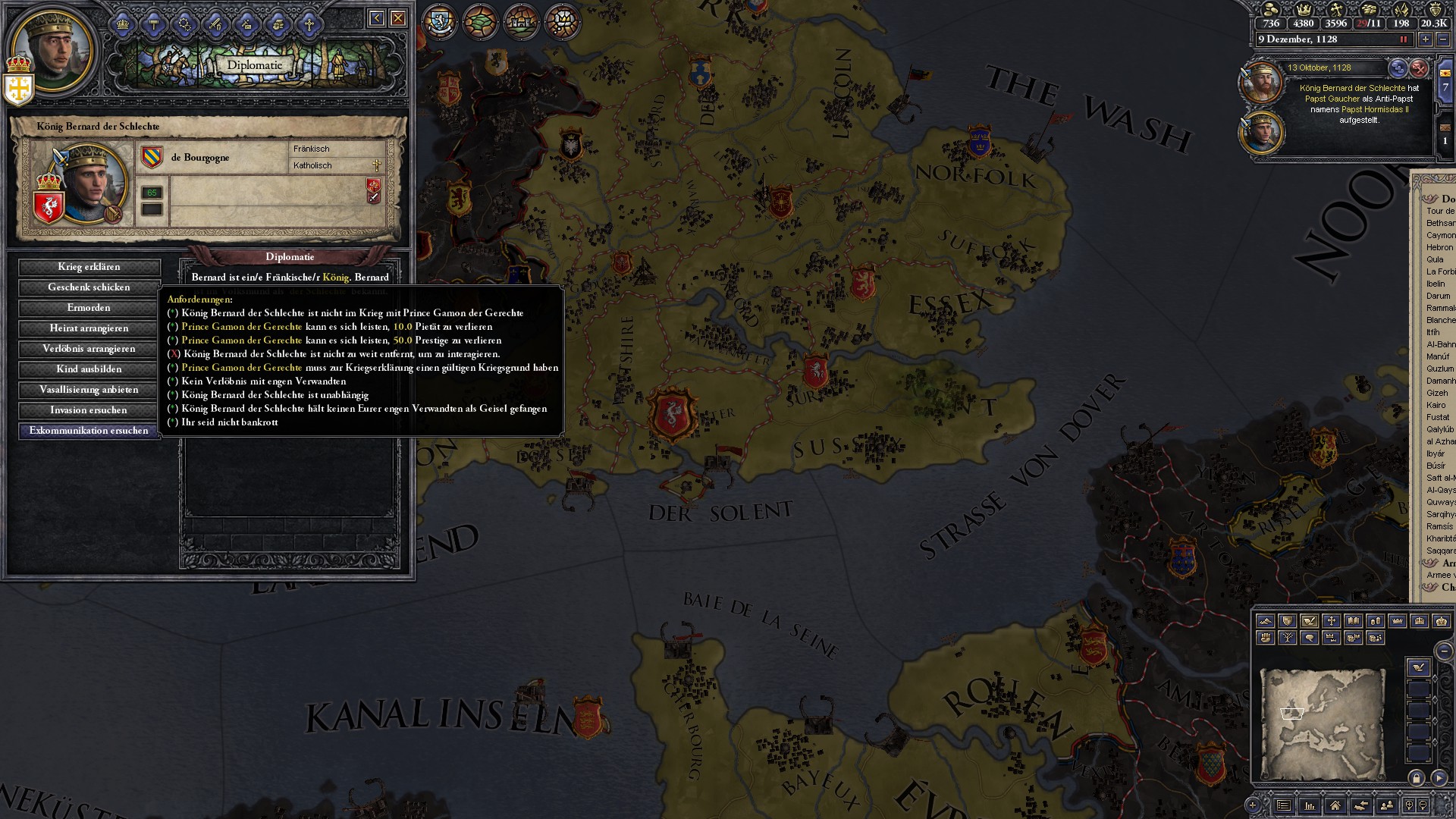The height and width of the screenshot is (819, 1456).
Task: Select Krieg erklären to declare war
Action: [89, 267]
